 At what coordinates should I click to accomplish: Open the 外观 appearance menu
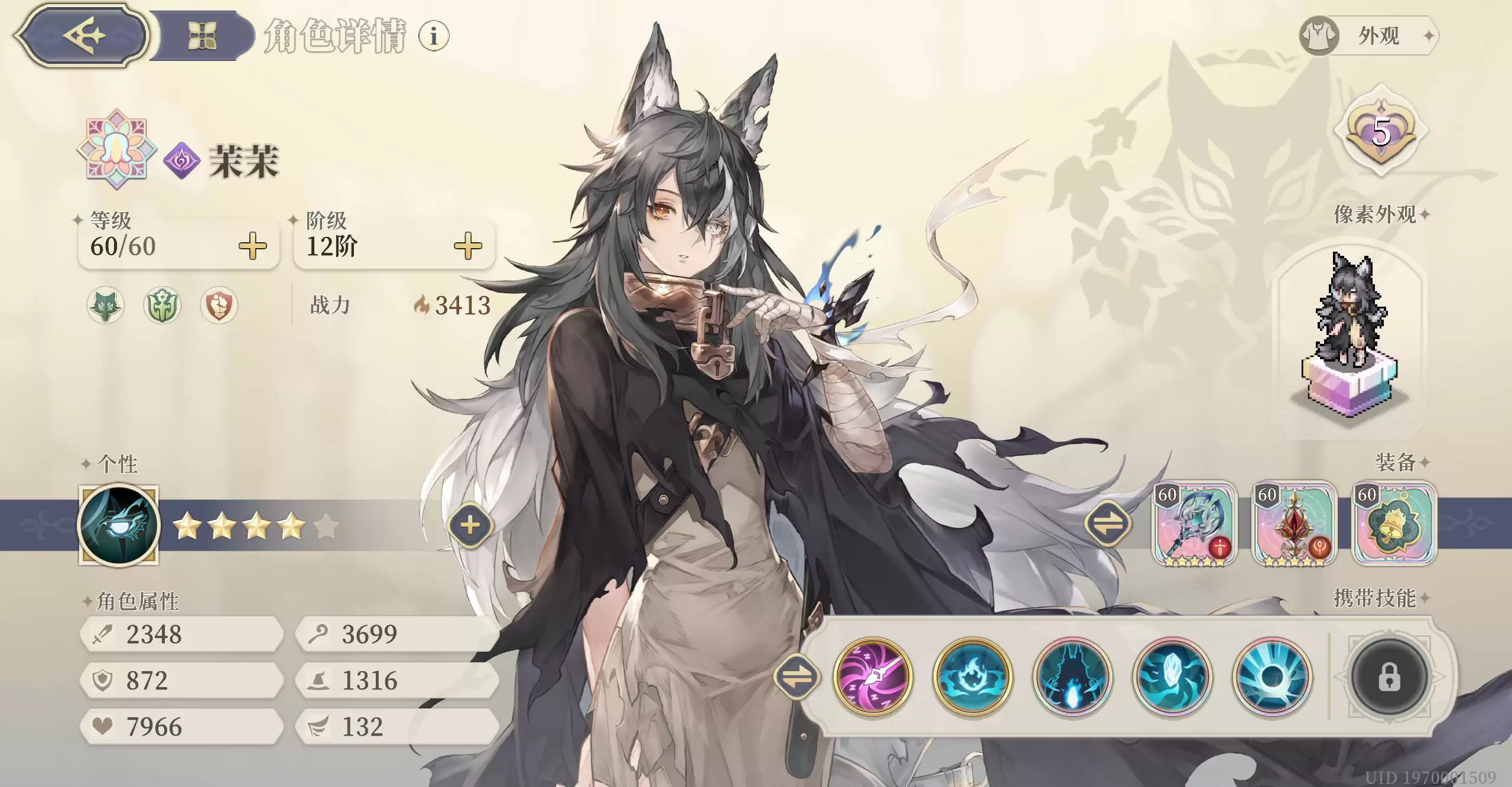tap(1369, 35)
